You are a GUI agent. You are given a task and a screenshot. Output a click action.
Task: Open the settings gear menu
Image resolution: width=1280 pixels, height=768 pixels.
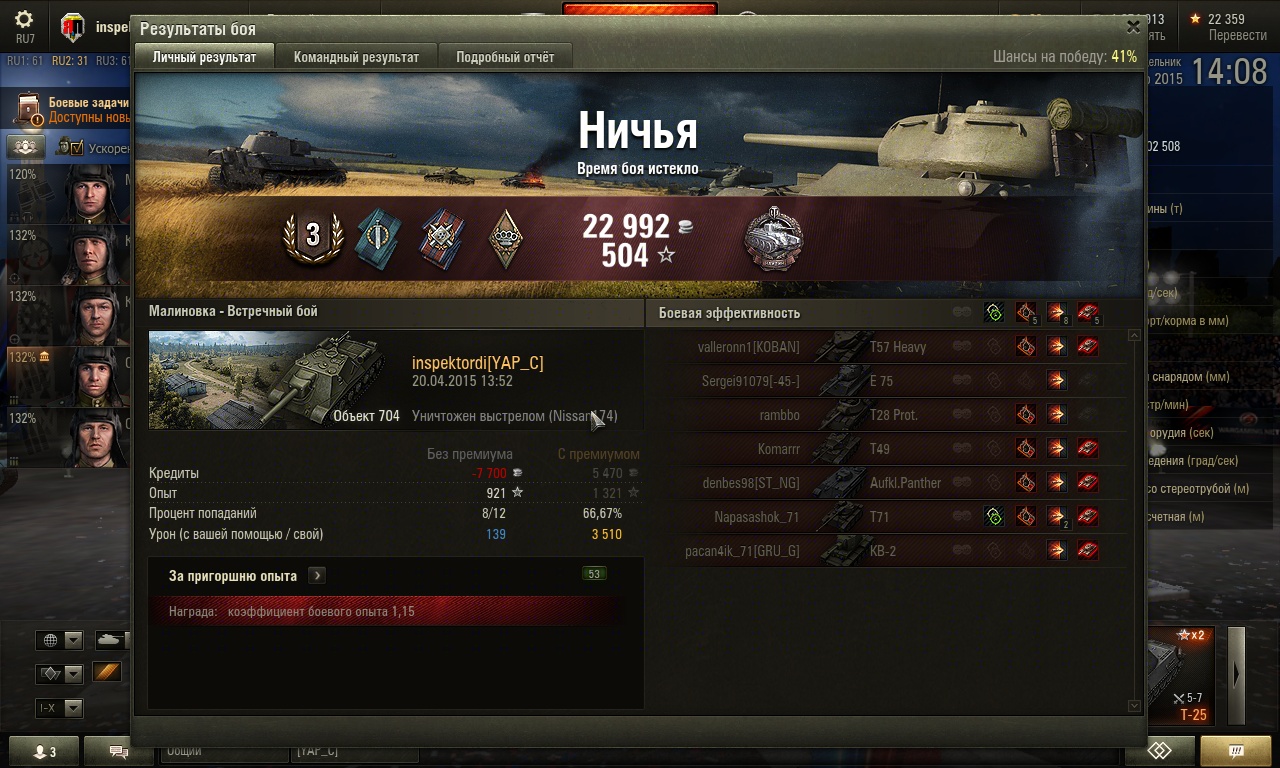pyautogui.click(x=24, y=20)
